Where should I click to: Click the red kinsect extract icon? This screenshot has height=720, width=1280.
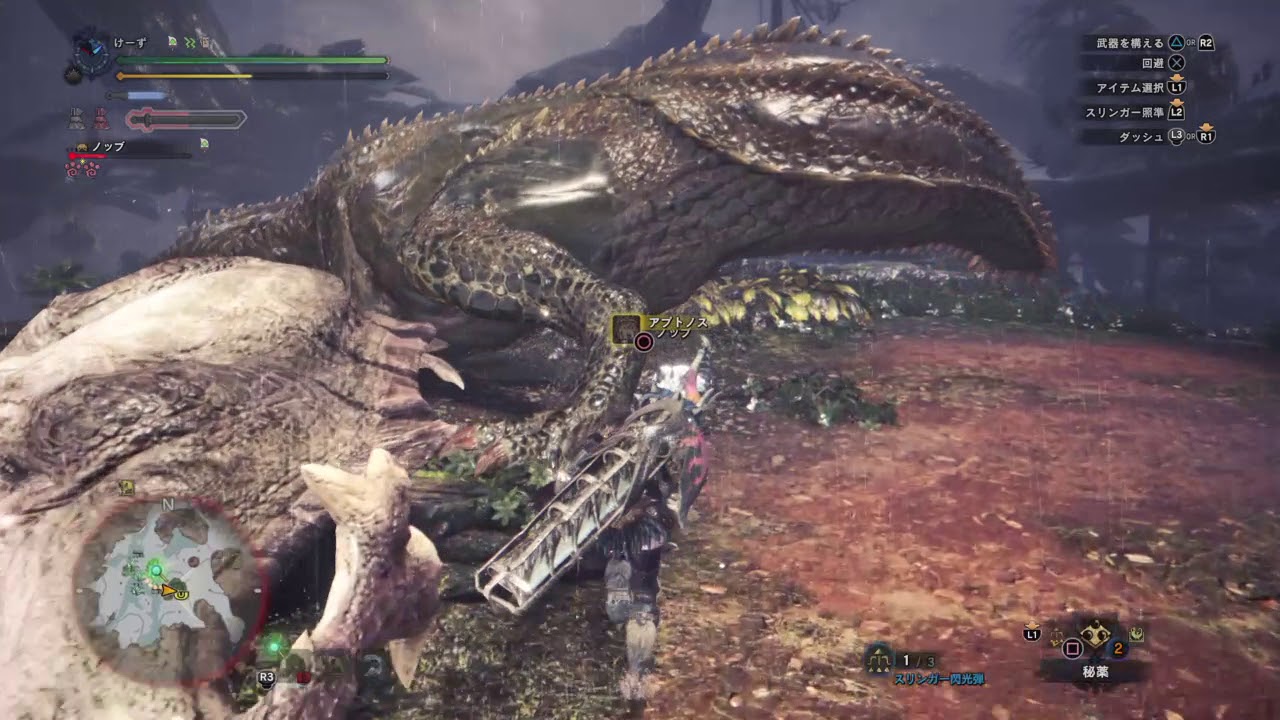(x=101, y=120)
